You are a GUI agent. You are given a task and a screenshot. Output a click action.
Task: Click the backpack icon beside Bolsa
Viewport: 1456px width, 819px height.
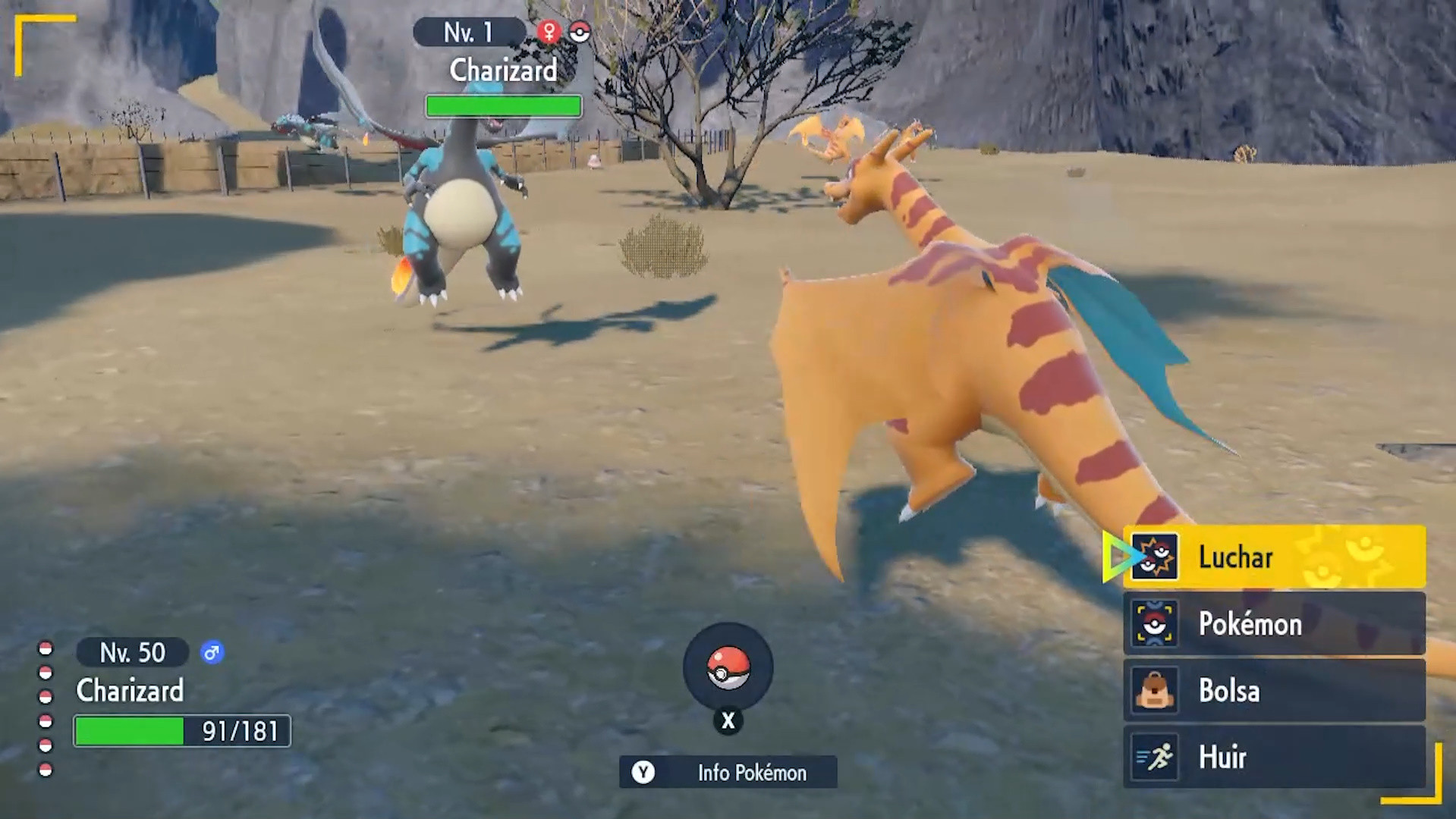[x=1156, y=691]
